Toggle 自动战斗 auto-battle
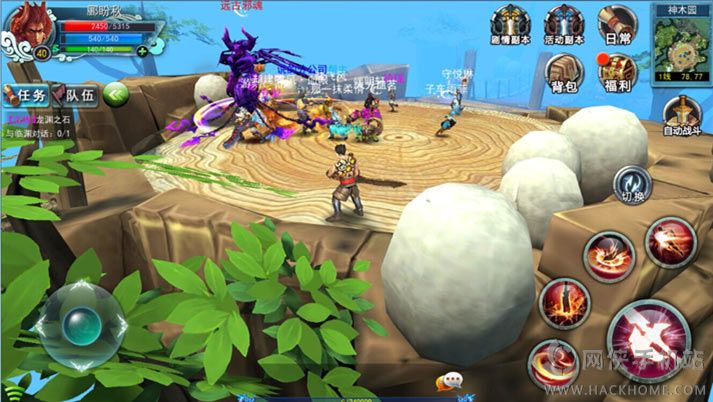This screenshot has height=402, width=713. [681, 116]
